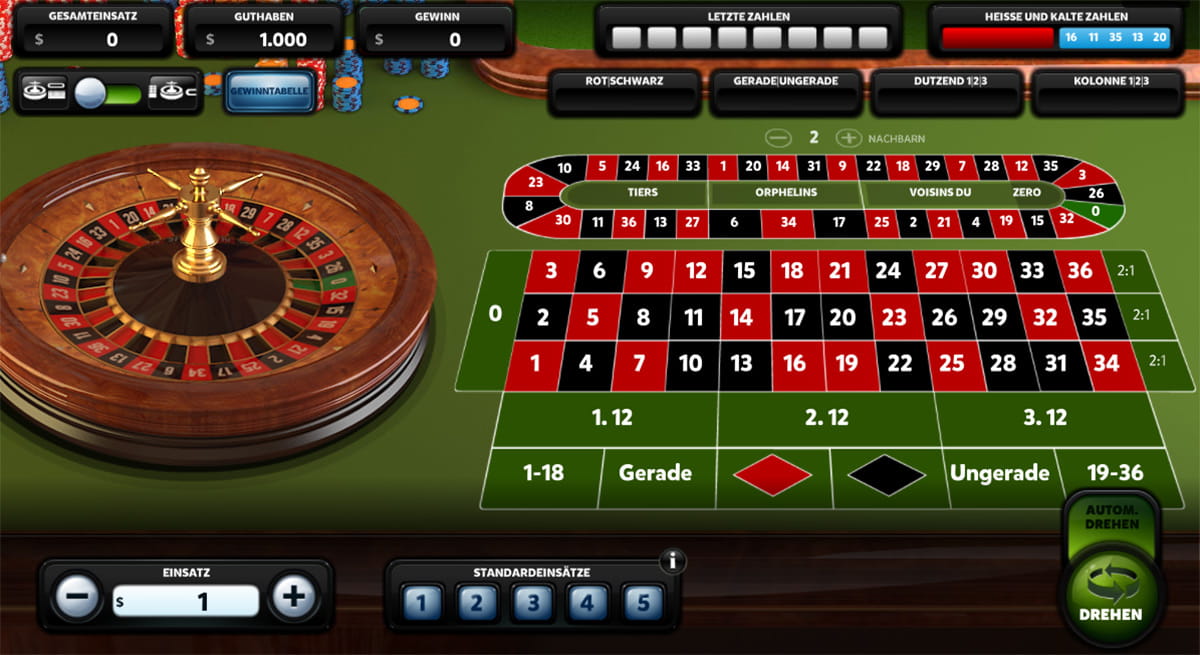This screenshot has height=655, width=1200.
Task: Bet on the Tiers racetrack section
Action: point(634,193)
